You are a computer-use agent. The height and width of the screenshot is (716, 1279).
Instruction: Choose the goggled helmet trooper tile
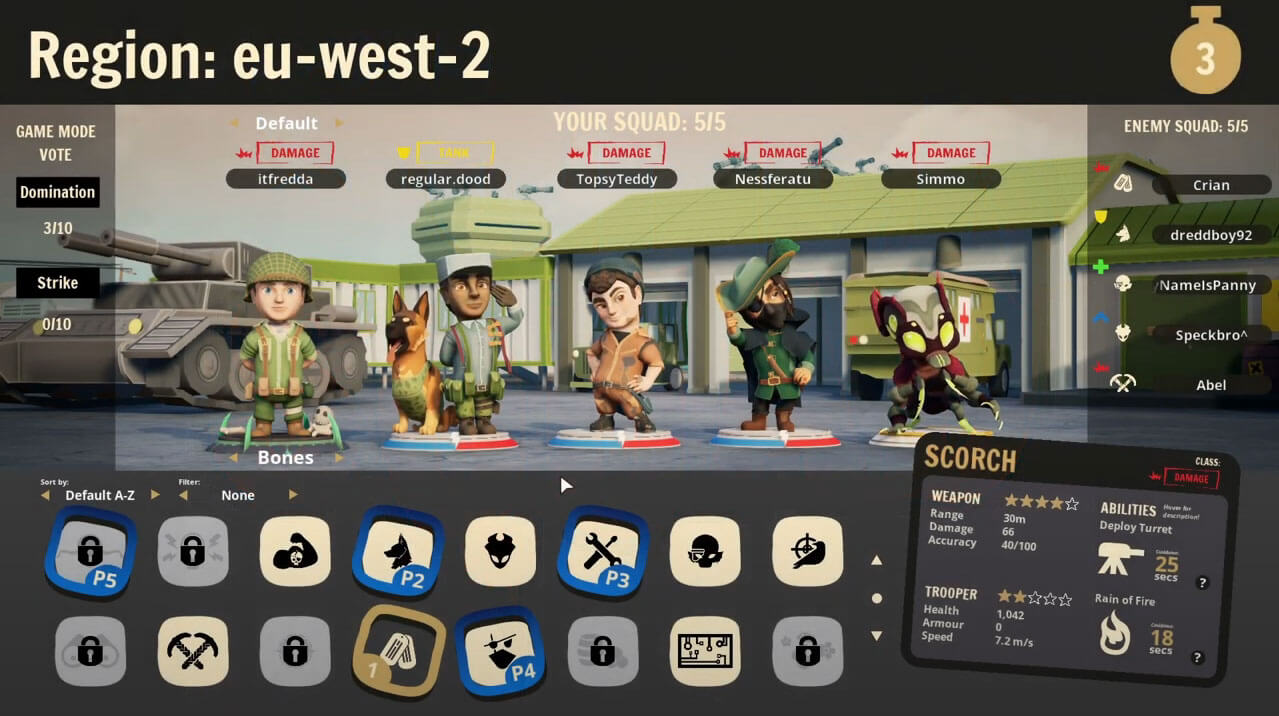(705, 551)
